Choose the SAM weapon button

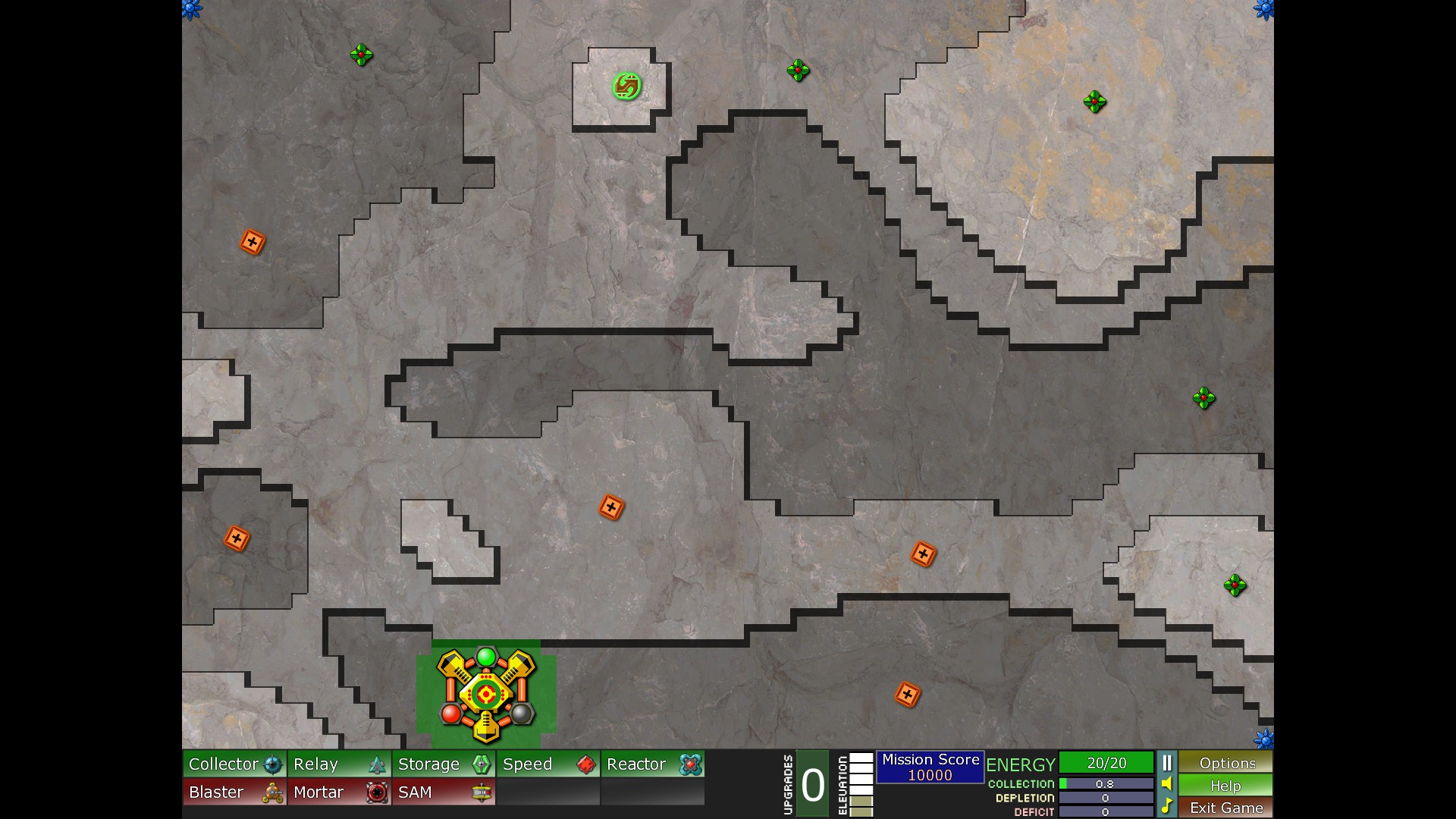[x=444, y=792]
